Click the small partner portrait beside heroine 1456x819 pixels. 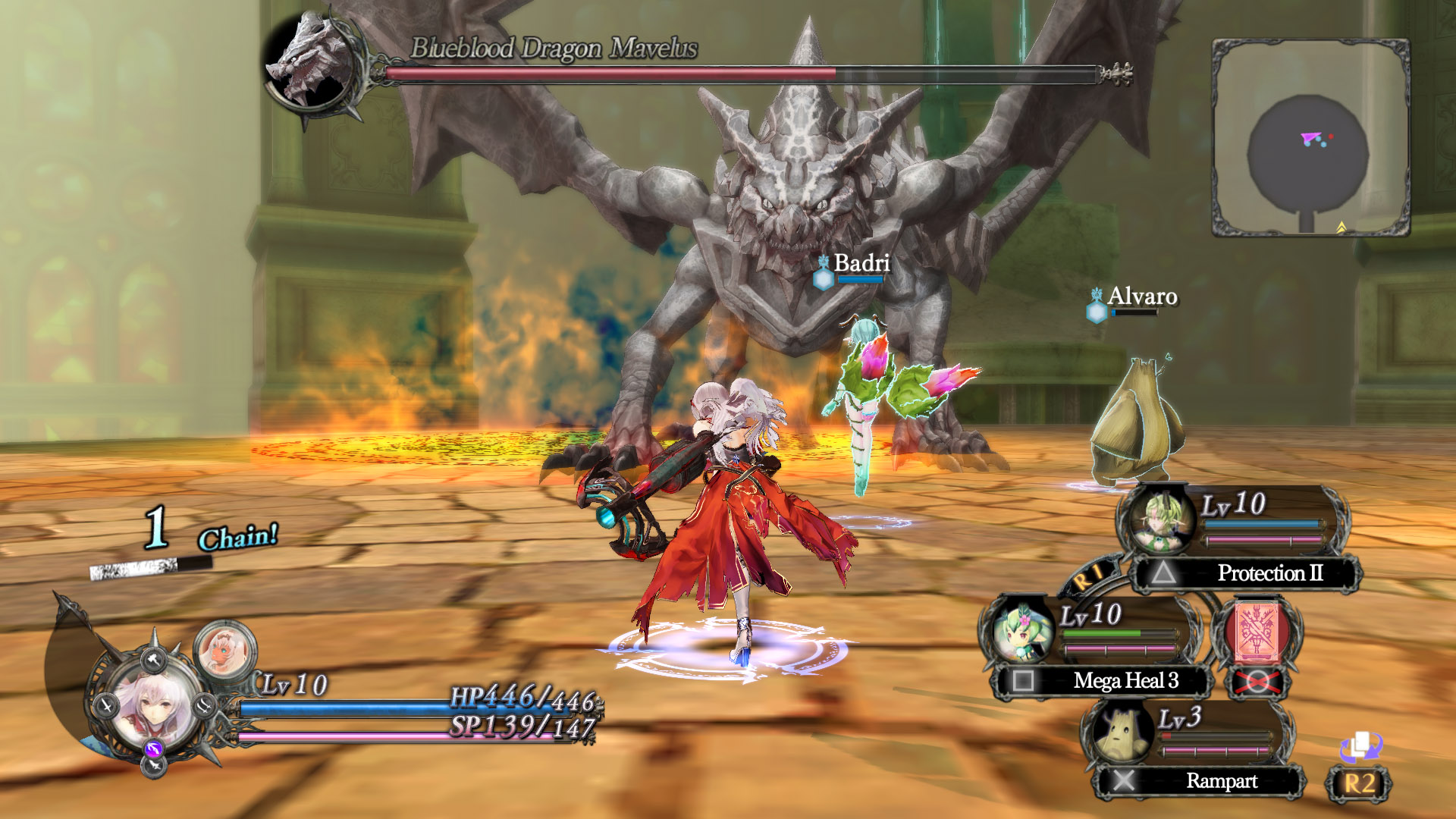click(224, 650)
